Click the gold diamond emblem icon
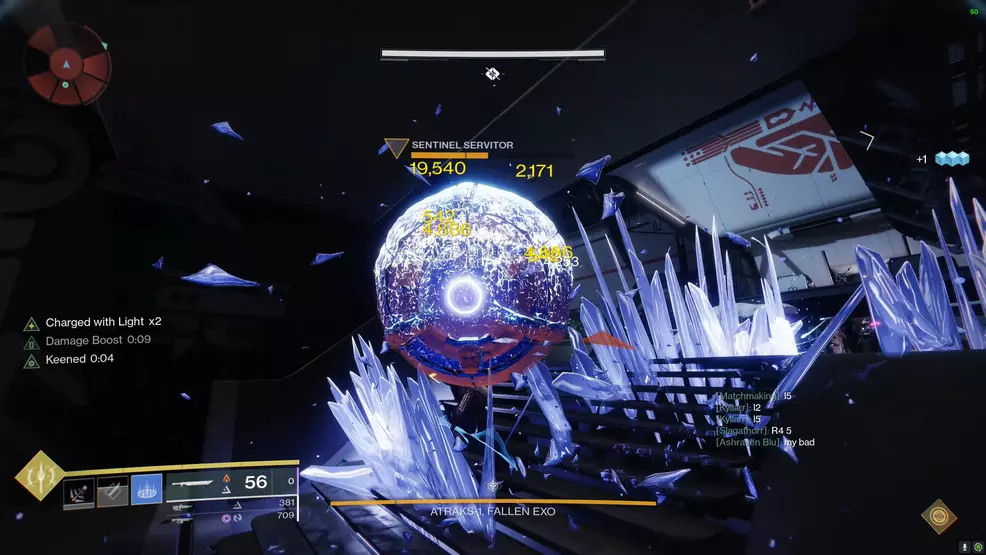This screenshot has height=555, width=986. (938, 516)
